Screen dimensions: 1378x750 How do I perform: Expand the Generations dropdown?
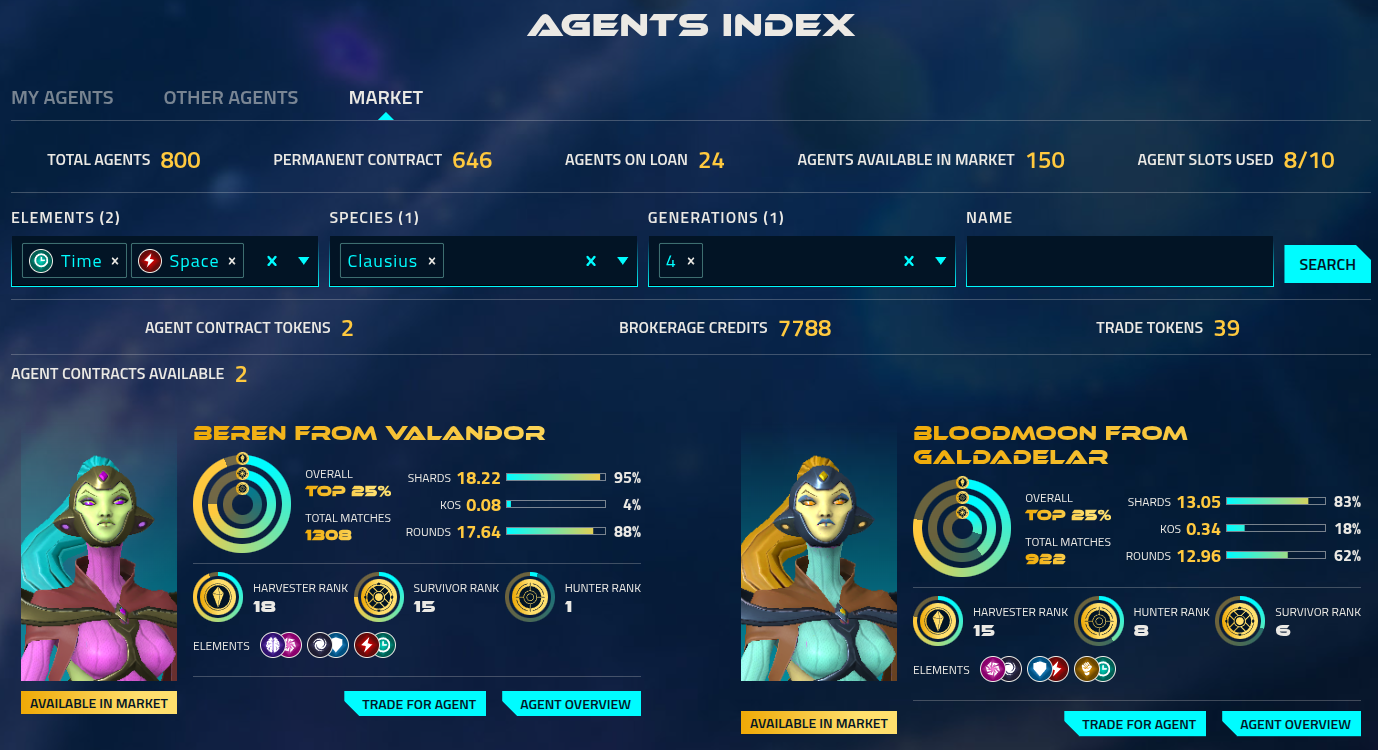coord(940,260)
